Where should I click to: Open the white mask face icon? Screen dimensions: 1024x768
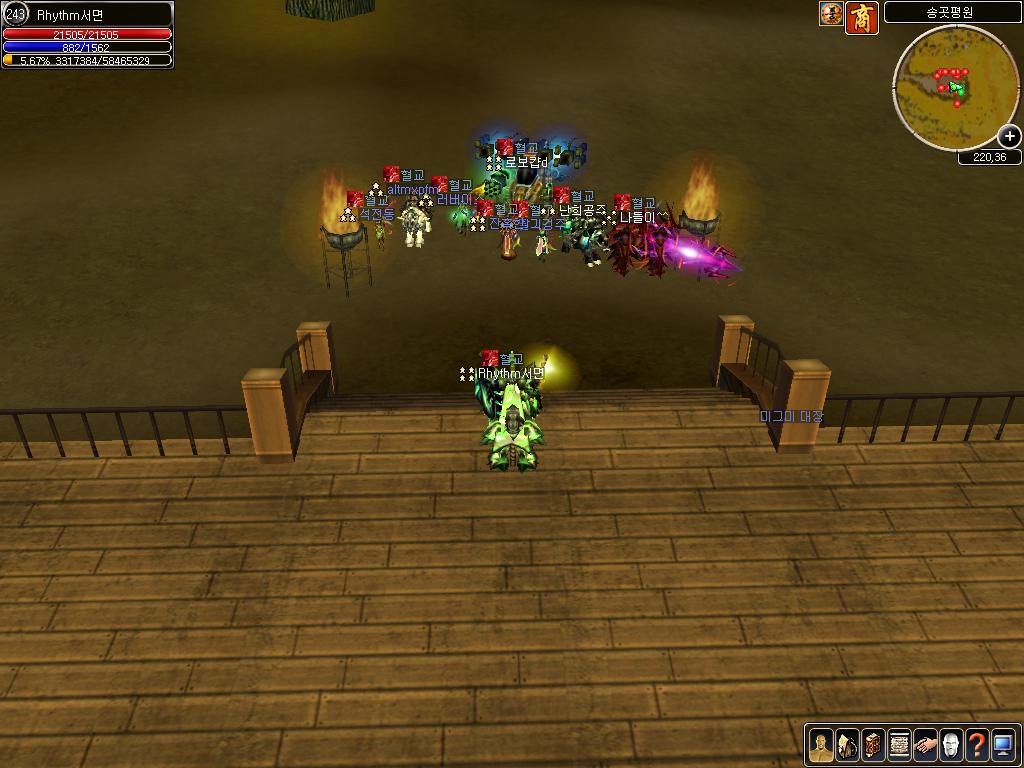pos(951,745)
